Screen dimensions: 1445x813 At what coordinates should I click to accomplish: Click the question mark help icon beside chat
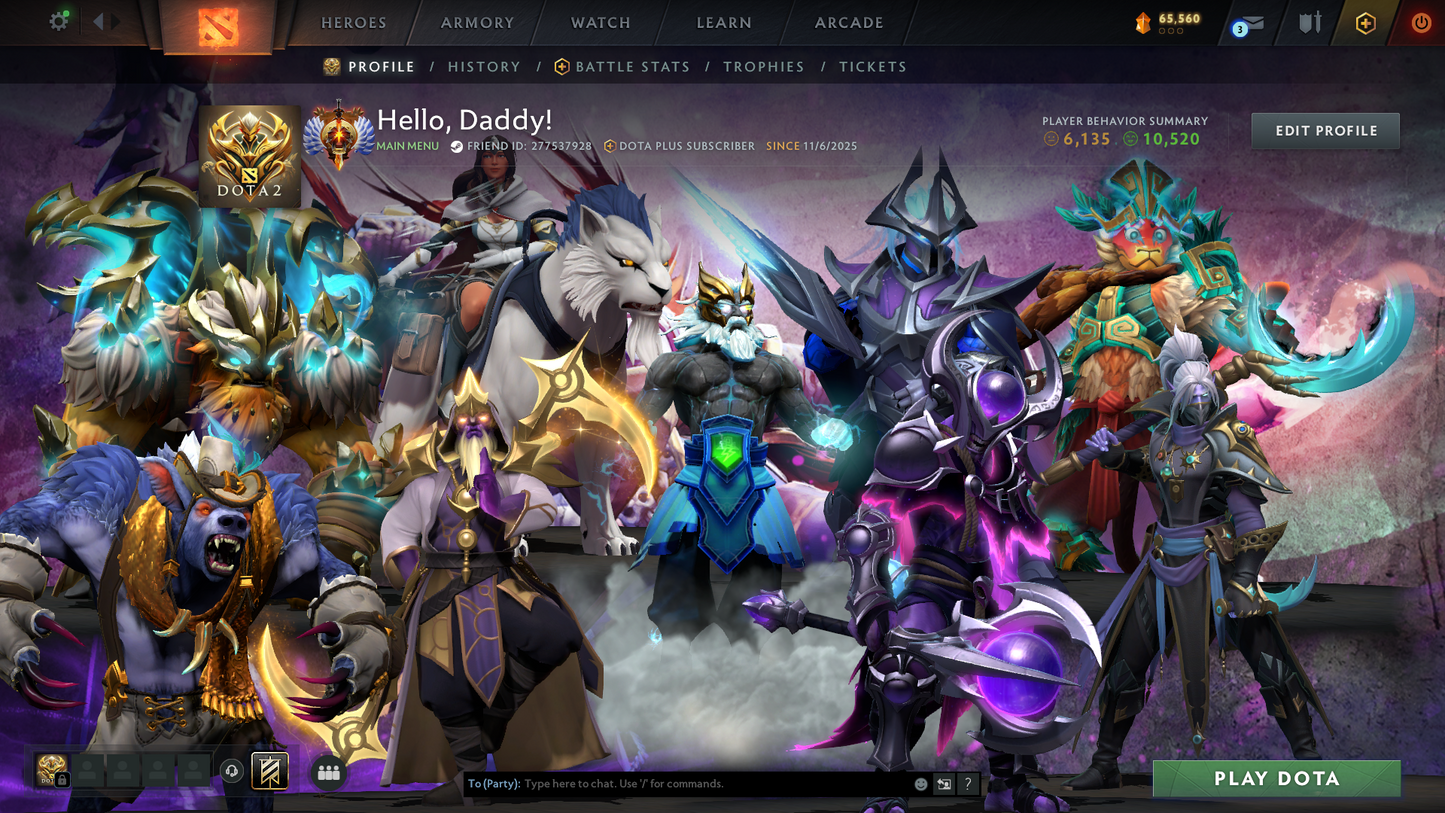click(966, 784)
